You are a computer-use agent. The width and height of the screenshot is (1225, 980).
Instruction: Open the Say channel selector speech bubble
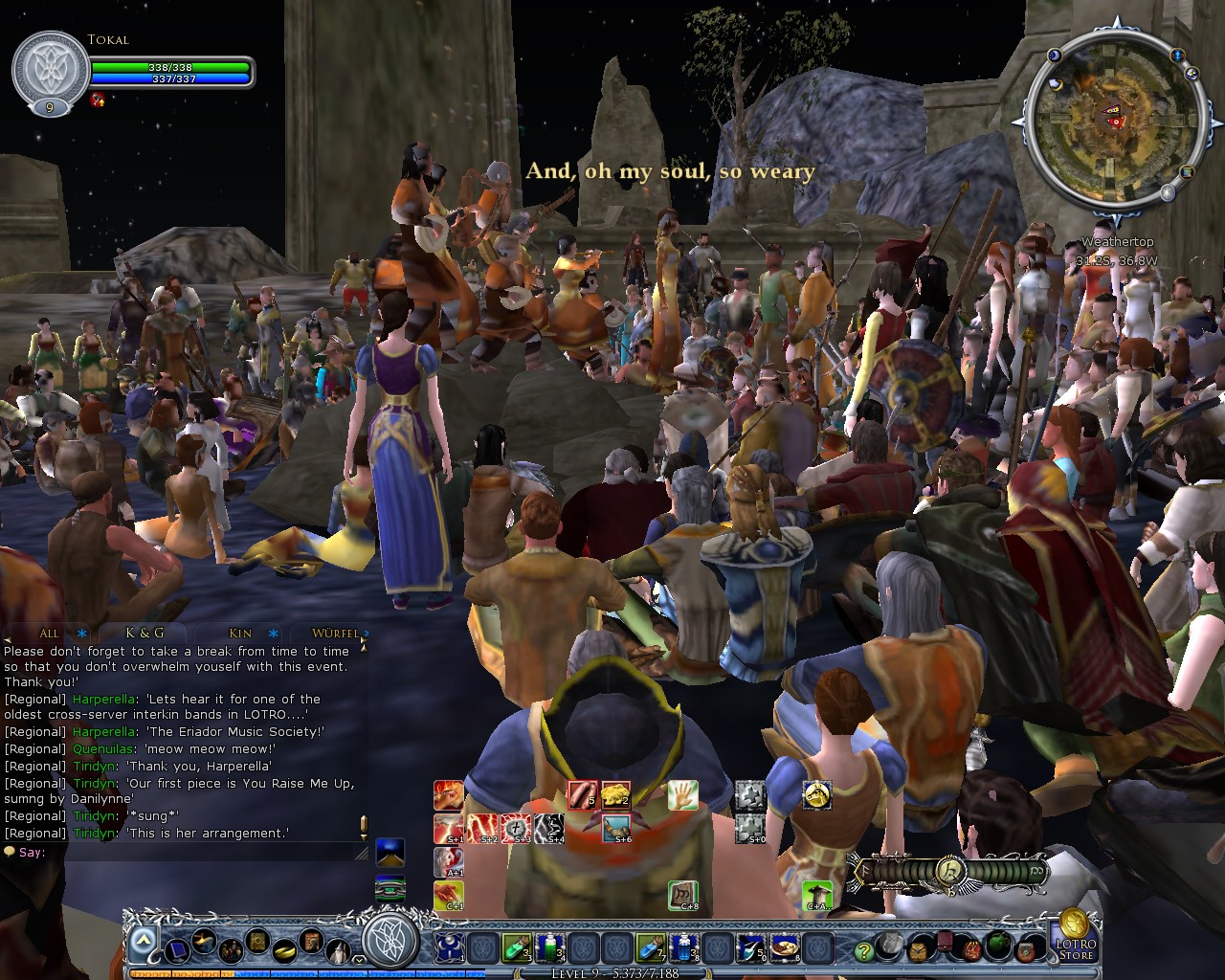10,852
